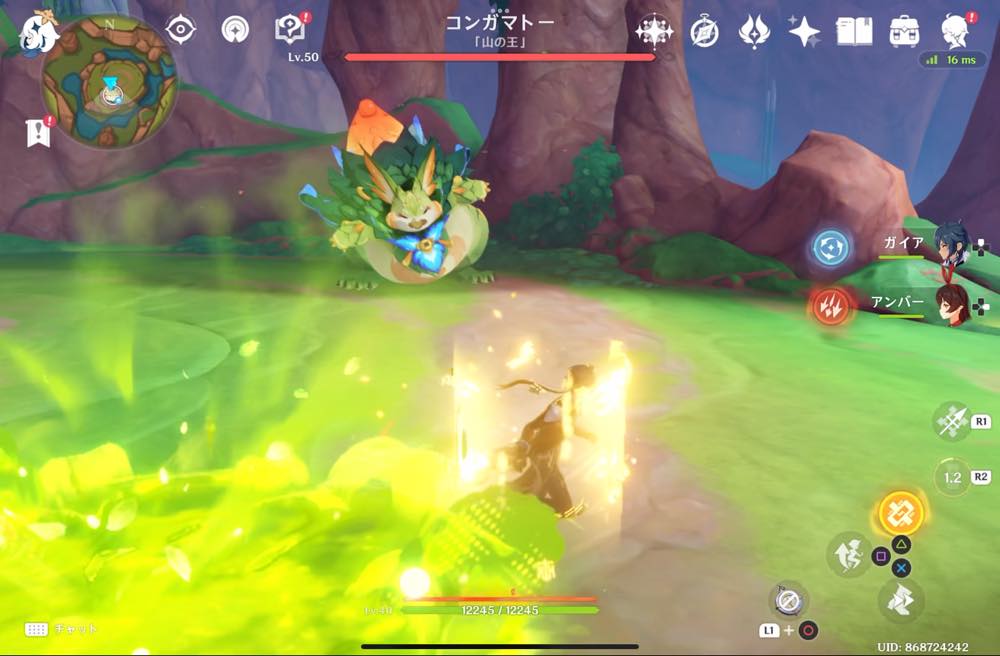Tap the bow aim mode button

point(951,422)
